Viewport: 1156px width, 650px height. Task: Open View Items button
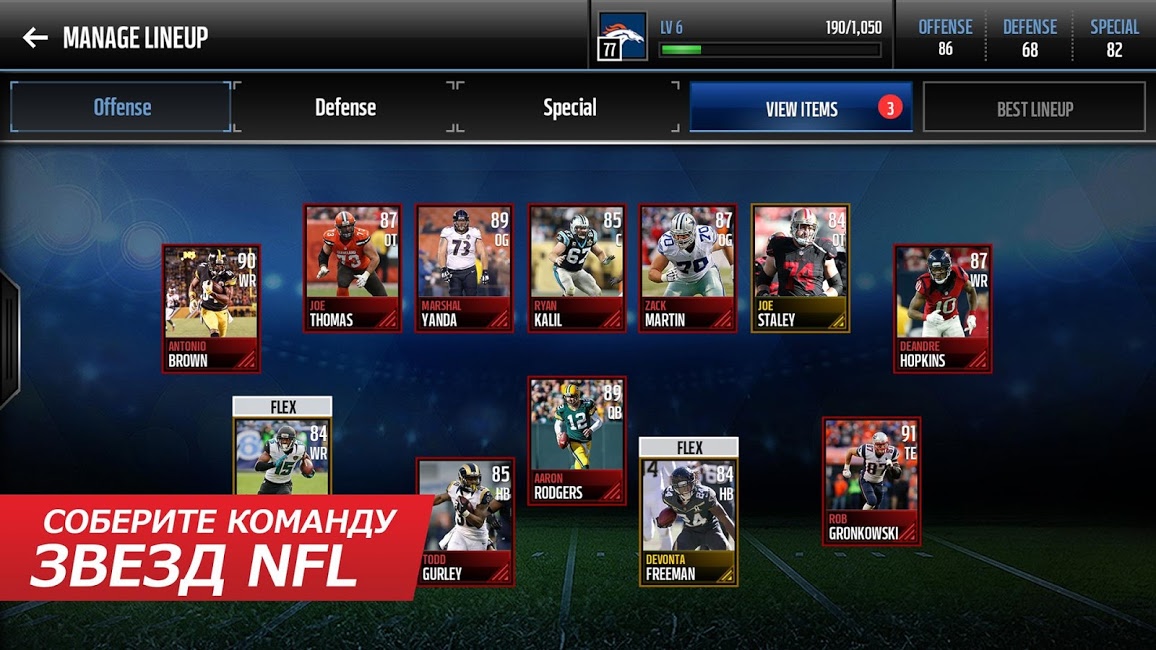tap(801, 108)
